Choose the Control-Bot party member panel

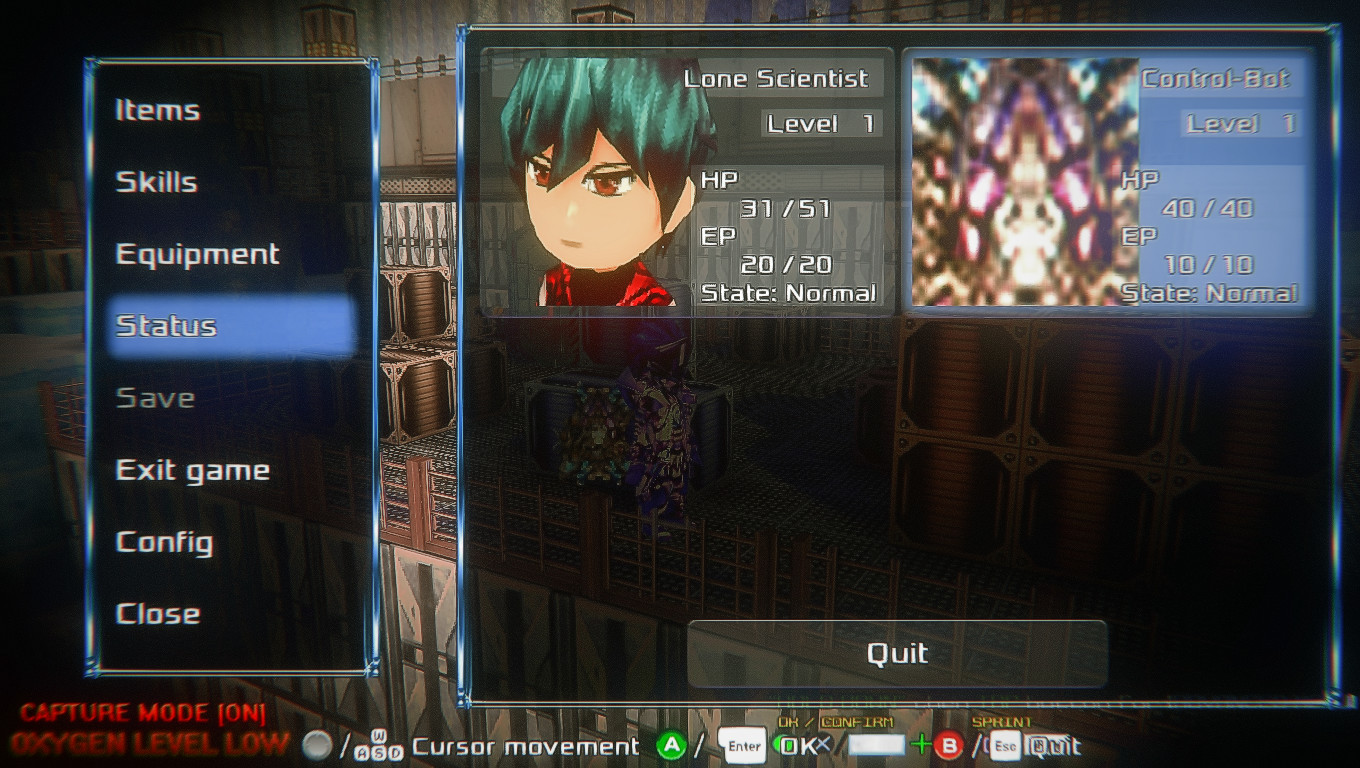point(1108,182)
